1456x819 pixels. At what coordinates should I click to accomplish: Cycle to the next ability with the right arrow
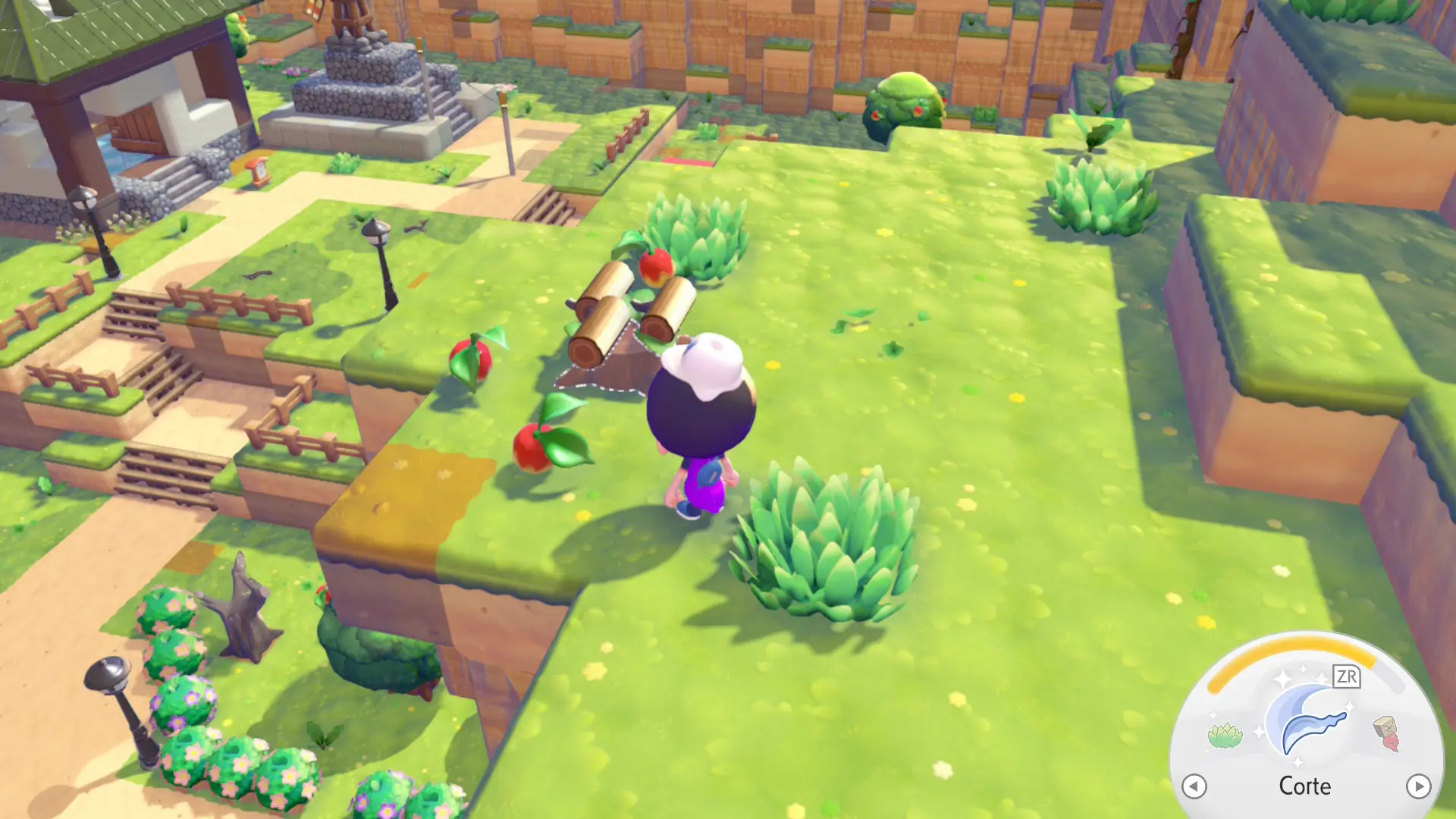pos(1418,786)
